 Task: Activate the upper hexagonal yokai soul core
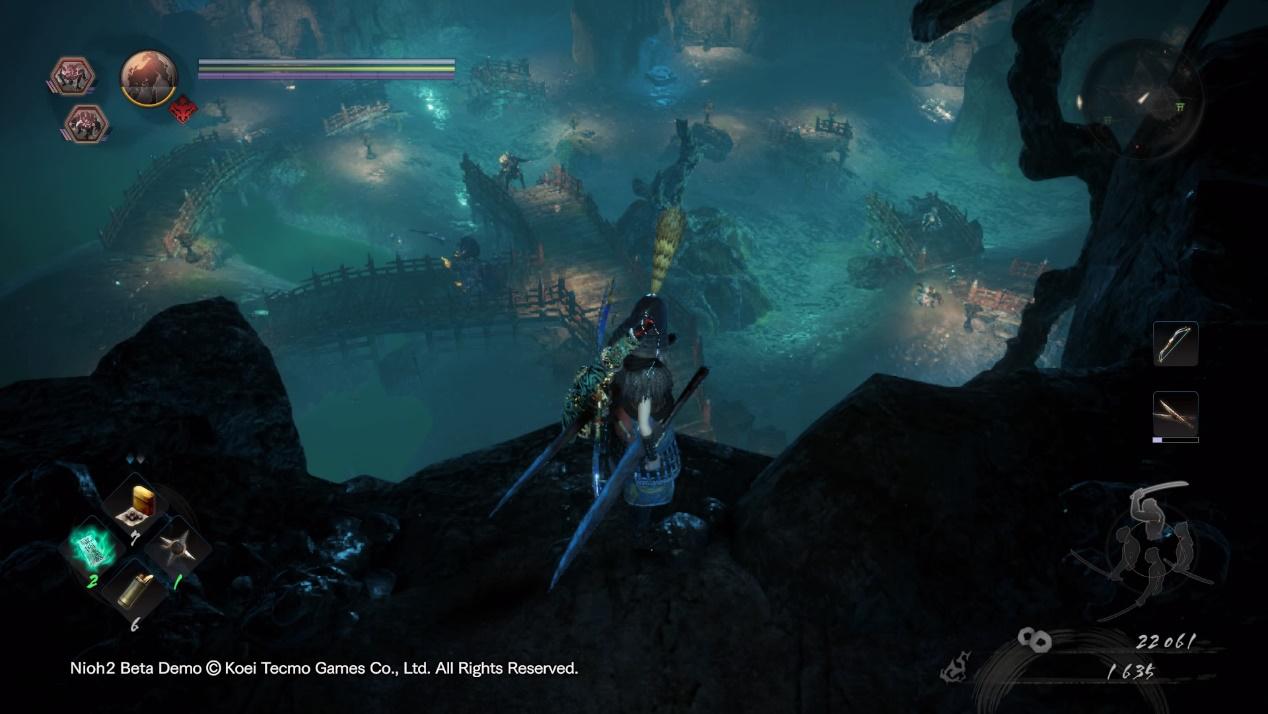72,76
